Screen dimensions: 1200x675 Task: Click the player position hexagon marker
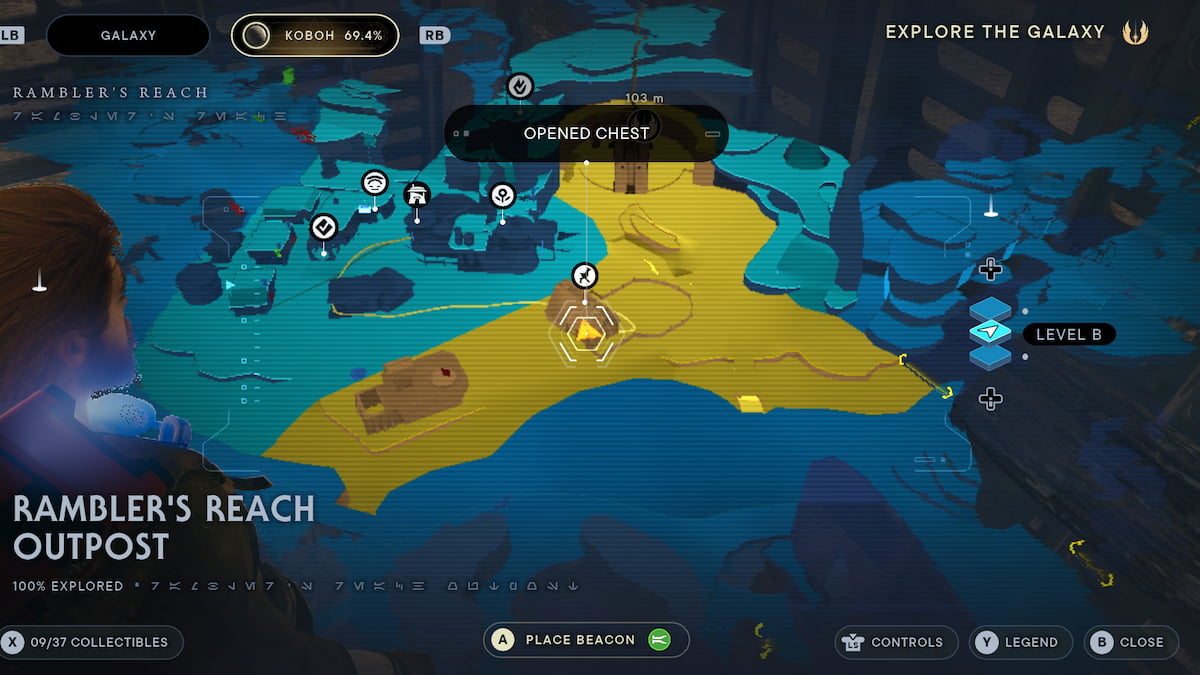click(x=587, y=330)
